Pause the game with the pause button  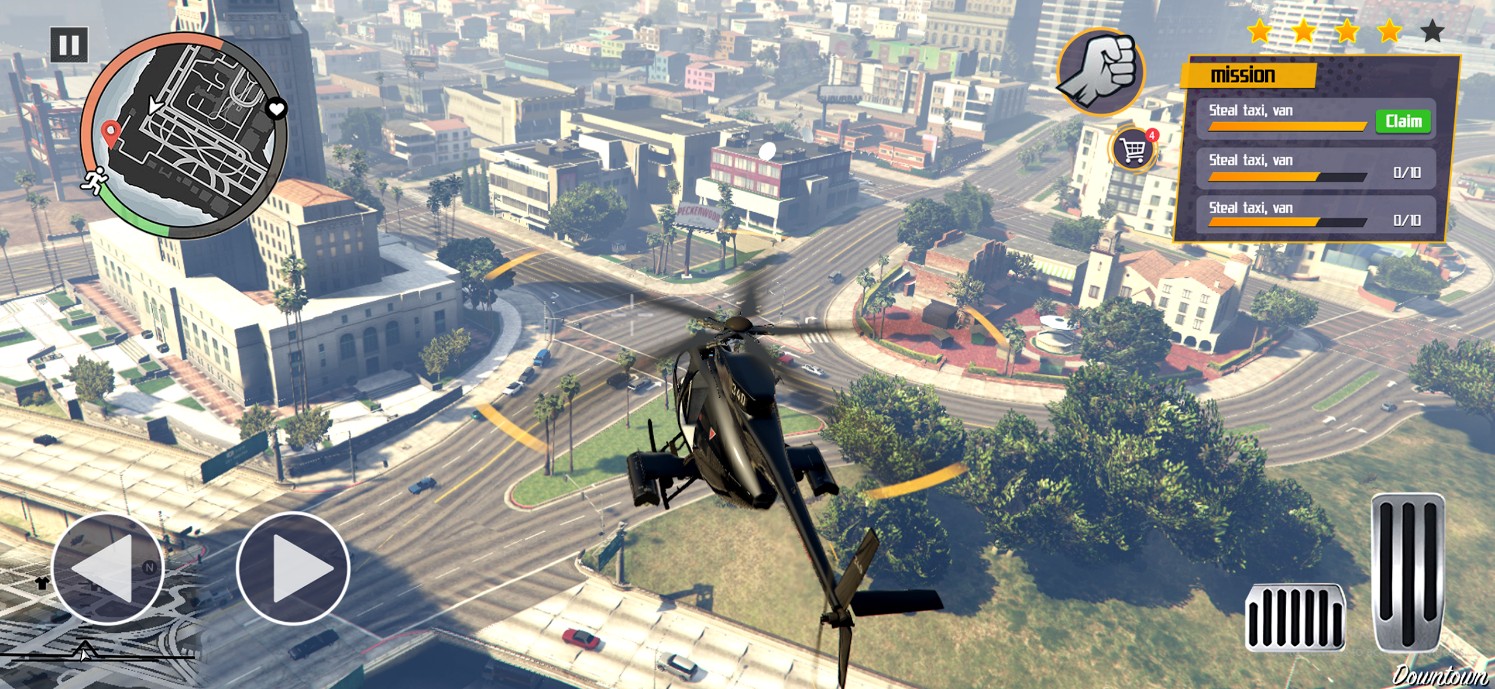tap(69, 45)
